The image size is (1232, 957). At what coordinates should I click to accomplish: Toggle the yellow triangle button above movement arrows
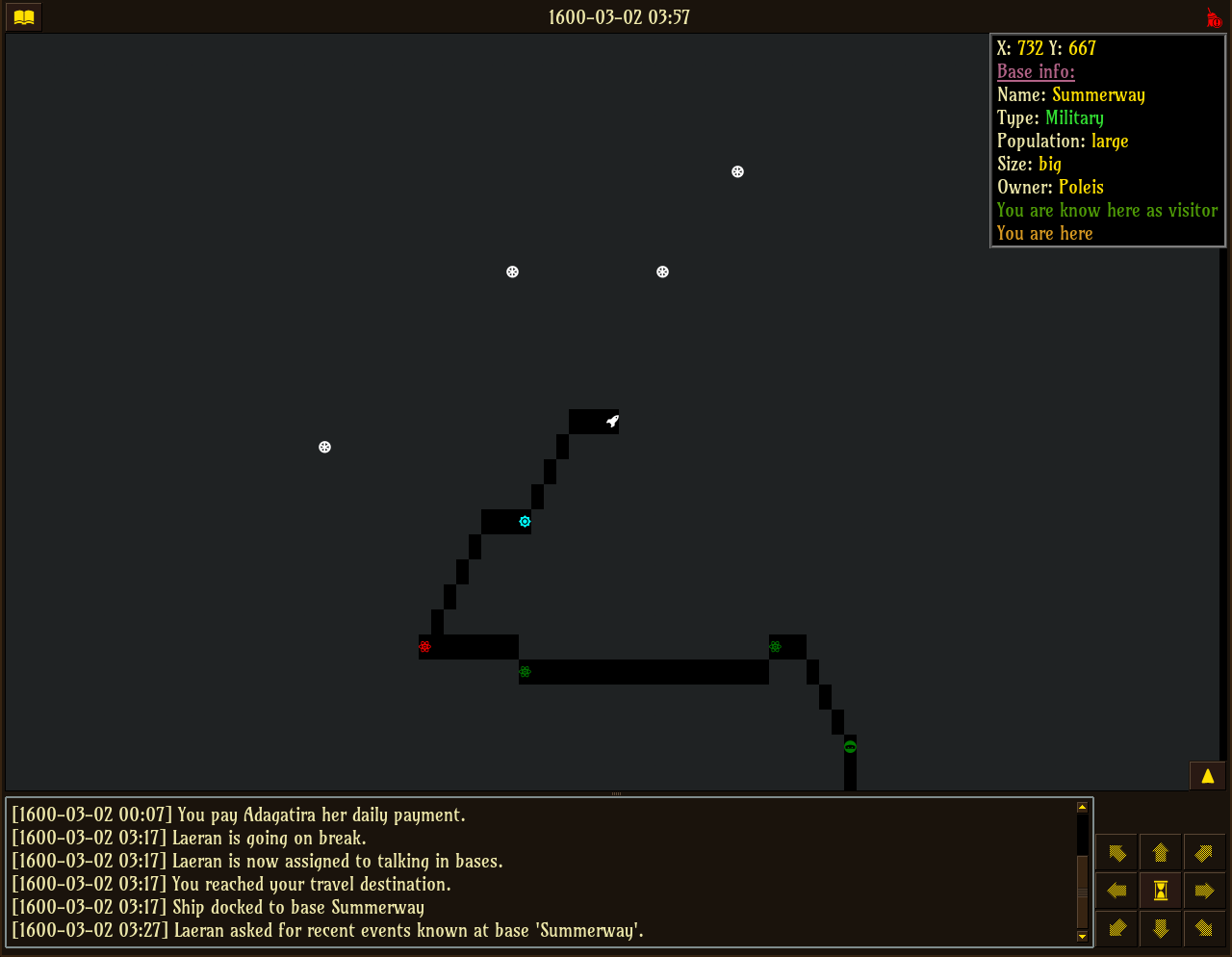[1207, 776]
